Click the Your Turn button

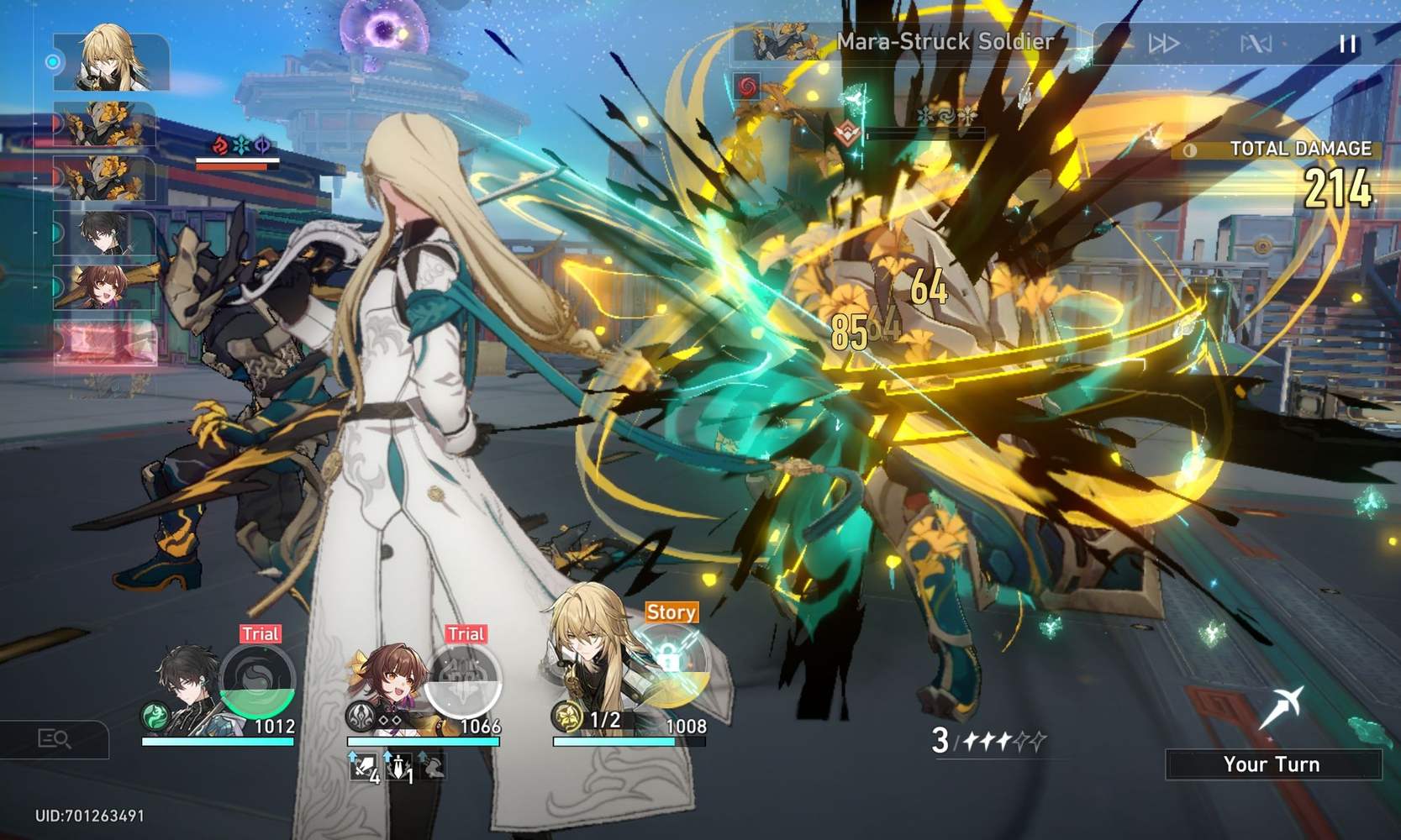tap(1272, 764)
